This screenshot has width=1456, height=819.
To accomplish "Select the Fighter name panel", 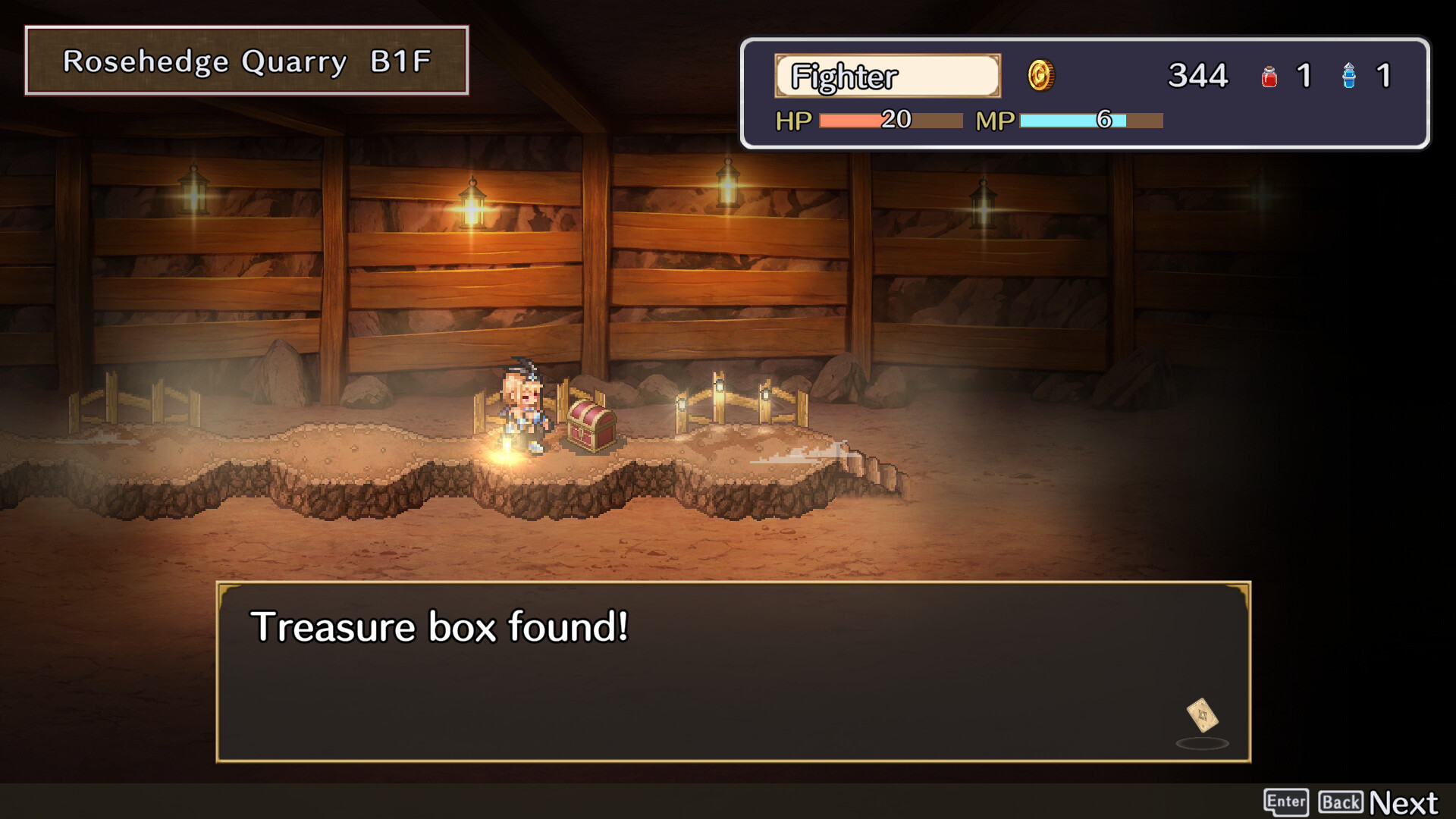I will [887, 76].
